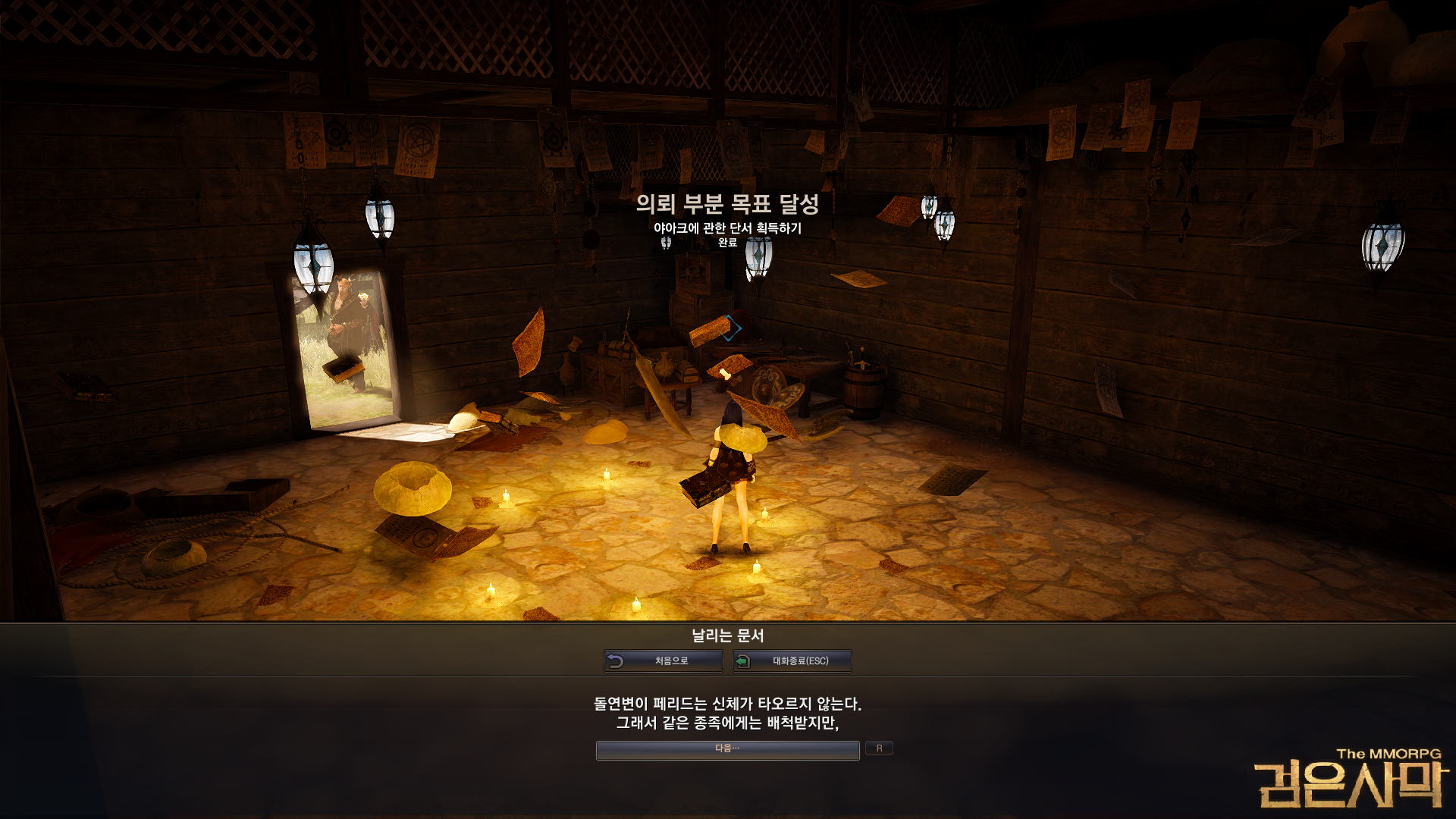1456x819 pixels.
Task: Click the lantern on the right wall
Action: (1383, 248)
